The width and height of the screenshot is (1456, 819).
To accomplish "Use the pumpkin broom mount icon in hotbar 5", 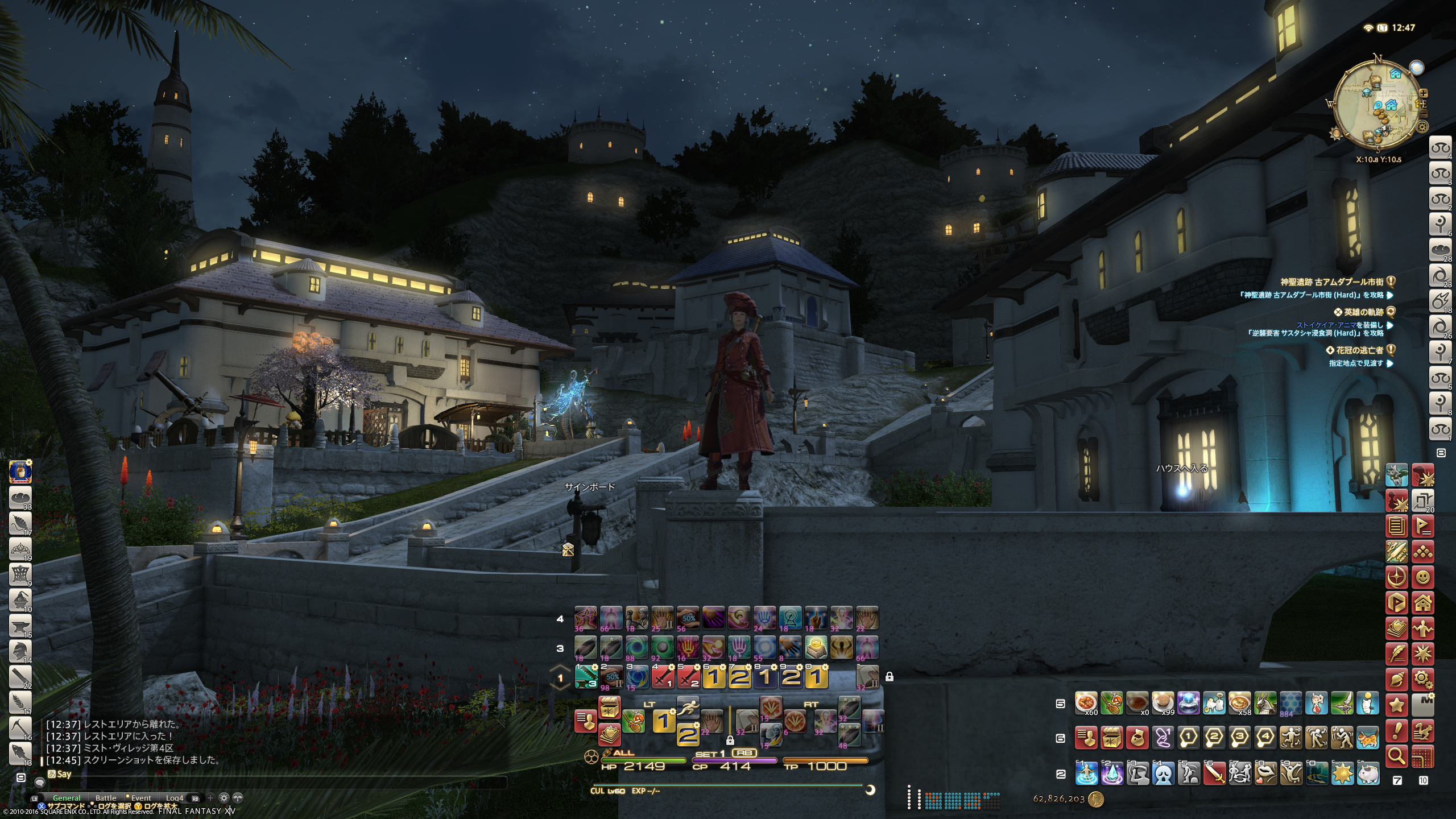I will tap(1111, 704).
